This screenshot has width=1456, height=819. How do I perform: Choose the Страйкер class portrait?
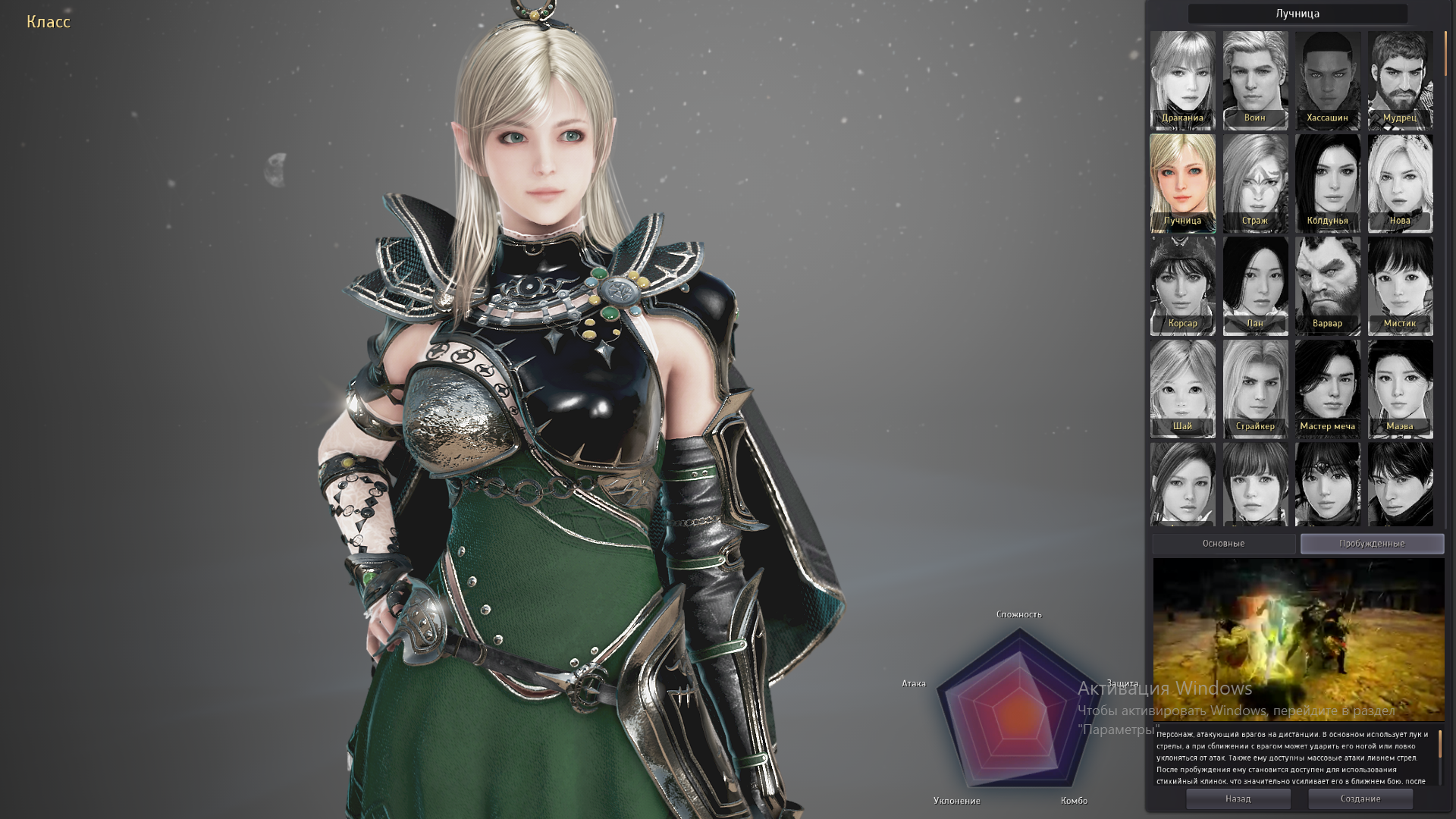[x=1255, y=388]
